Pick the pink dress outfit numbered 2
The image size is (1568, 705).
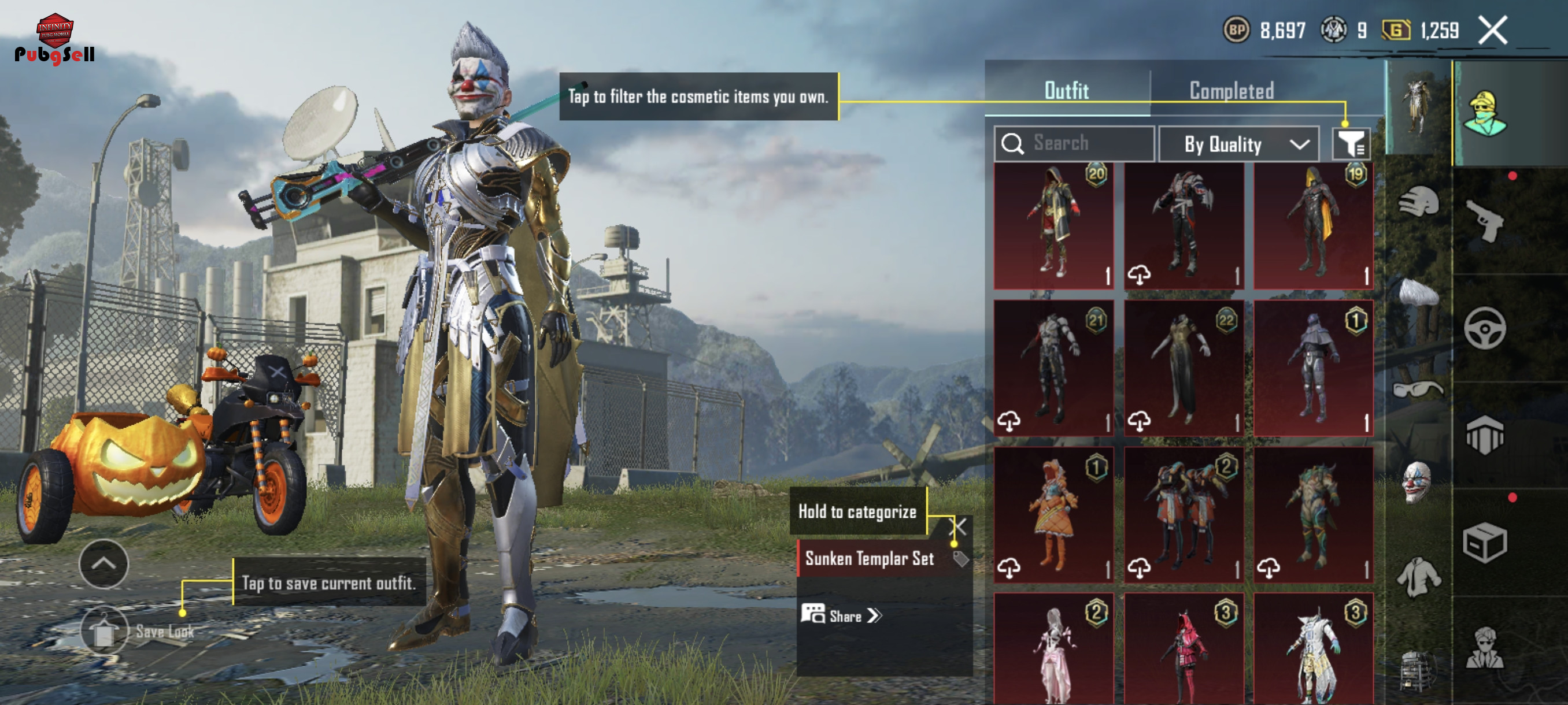tap(1053, 648)
